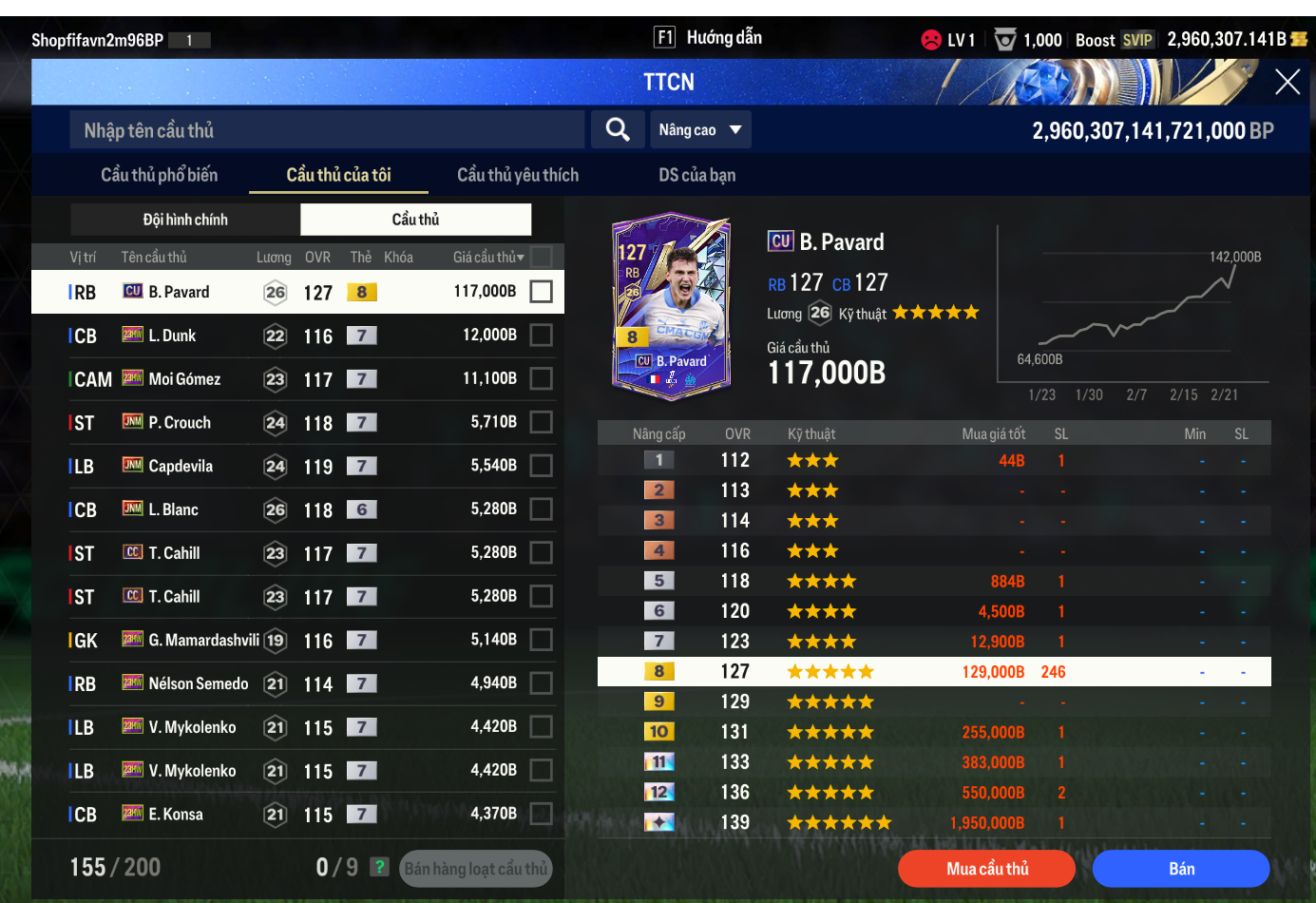Click the blue Bán button
Screen dimensions: 1316x903
(1180, 869)
